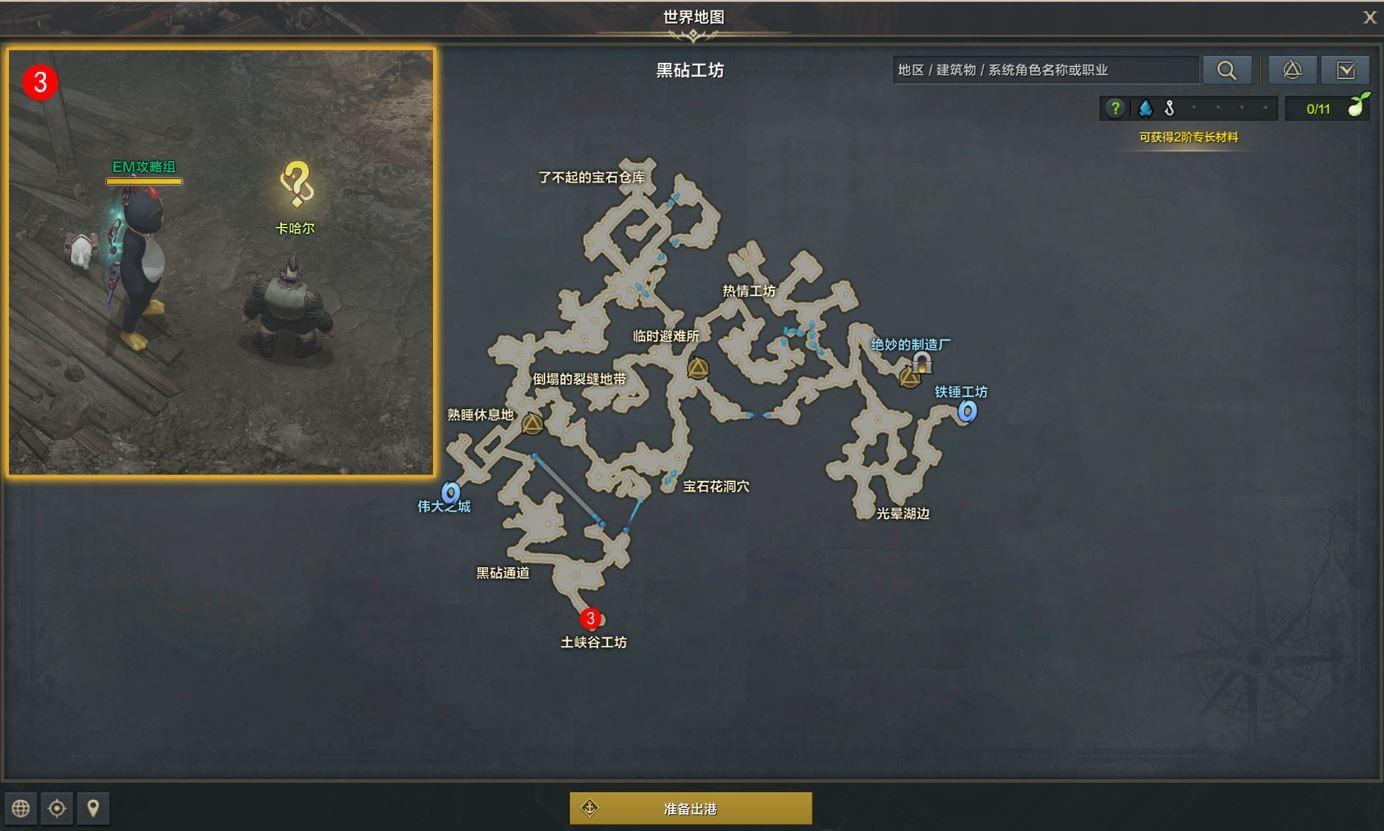Click the globe world-view icon bottom left

20,808
